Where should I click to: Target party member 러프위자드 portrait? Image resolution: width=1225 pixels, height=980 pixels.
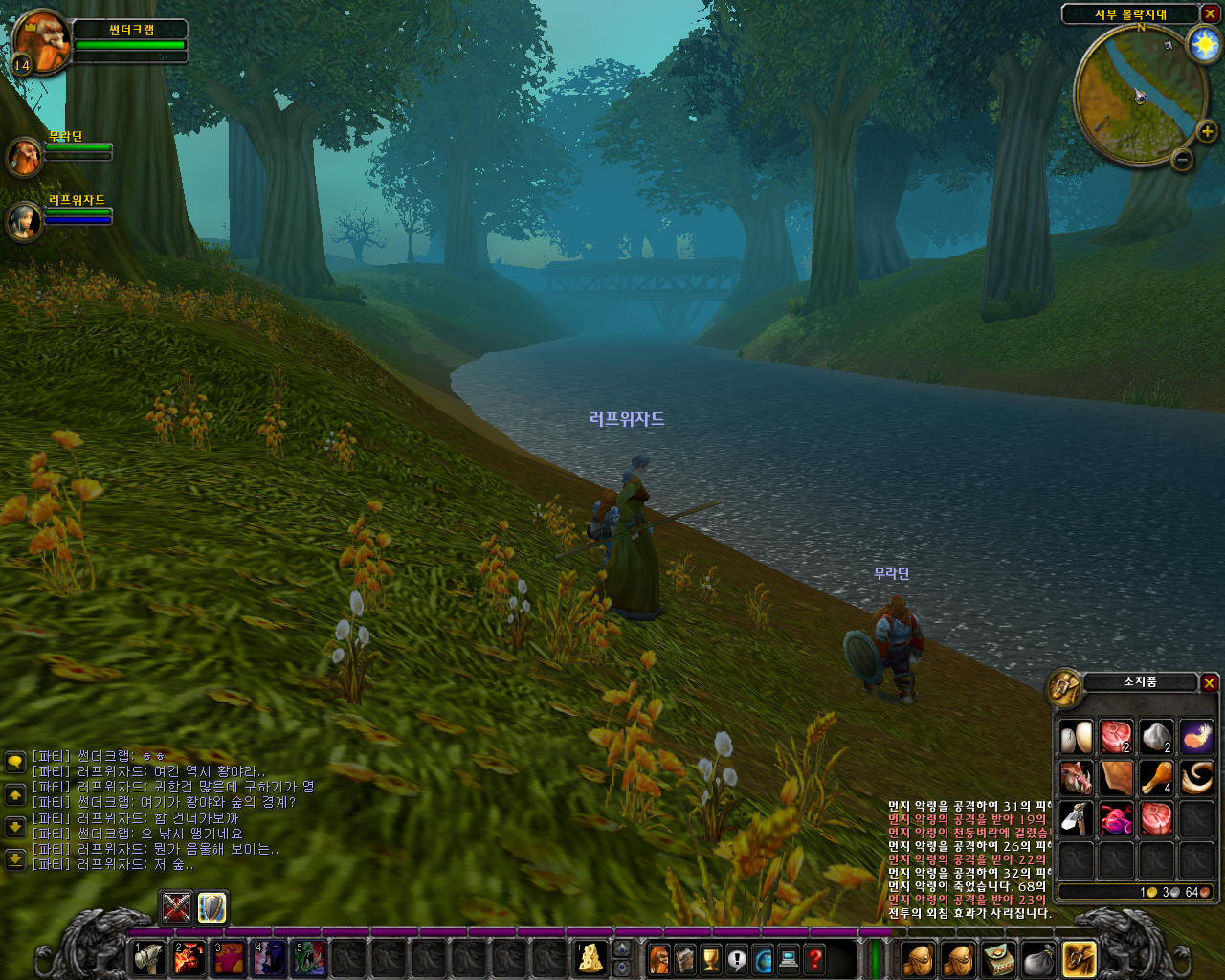click(x=24, y=221)
